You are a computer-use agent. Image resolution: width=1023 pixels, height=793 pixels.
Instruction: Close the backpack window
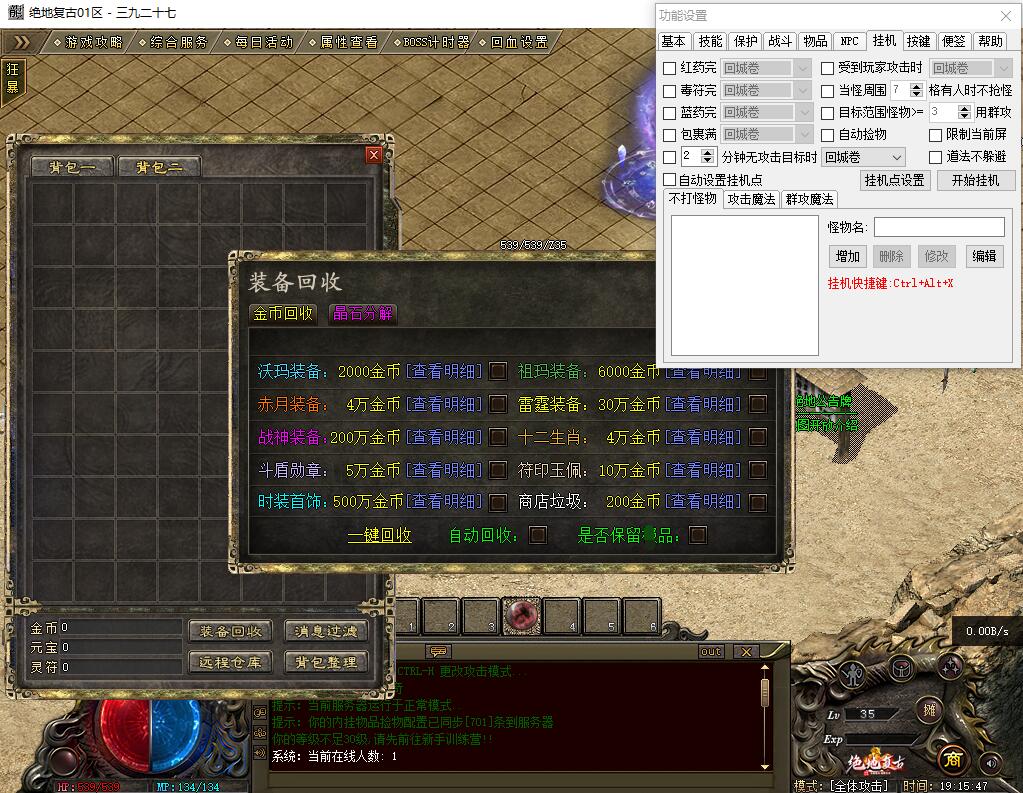(373, 155)
